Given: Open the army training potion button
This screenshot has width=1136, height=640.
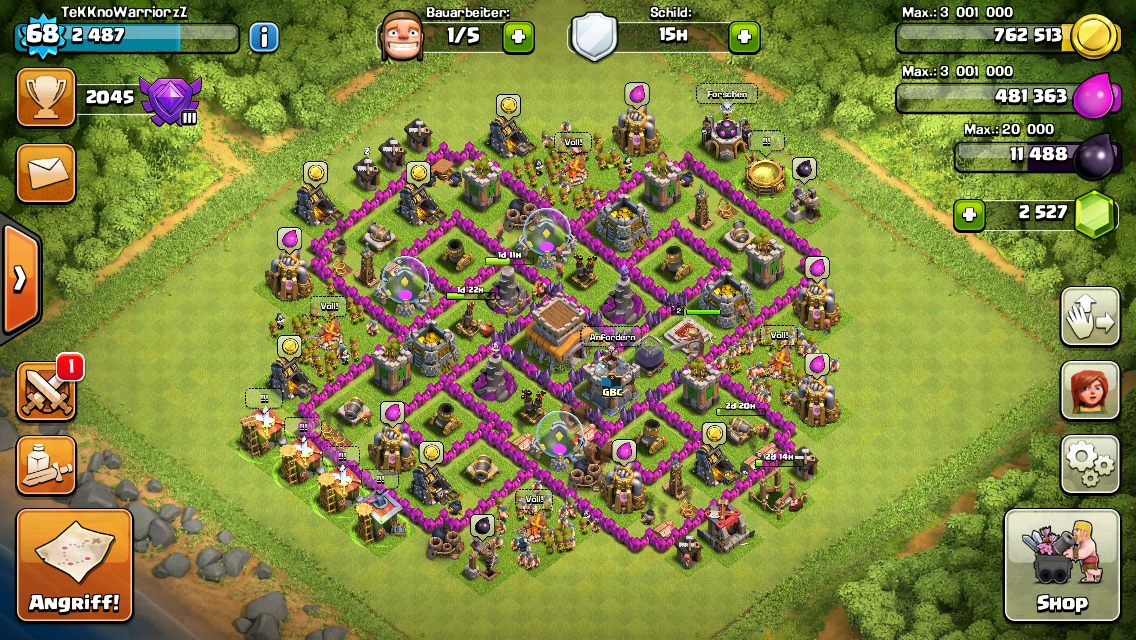Looking at the screenshot, I should (46, 465).
